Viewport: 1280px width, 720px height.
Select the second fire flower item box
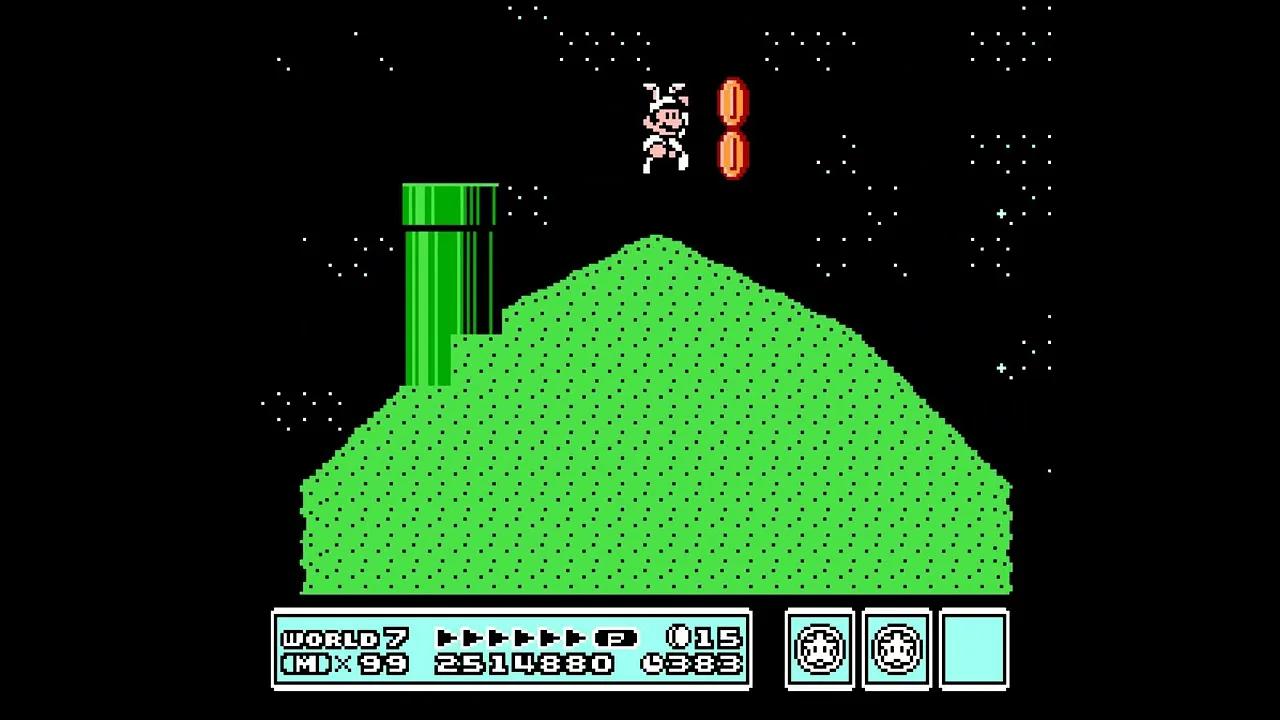click(897, 649)
